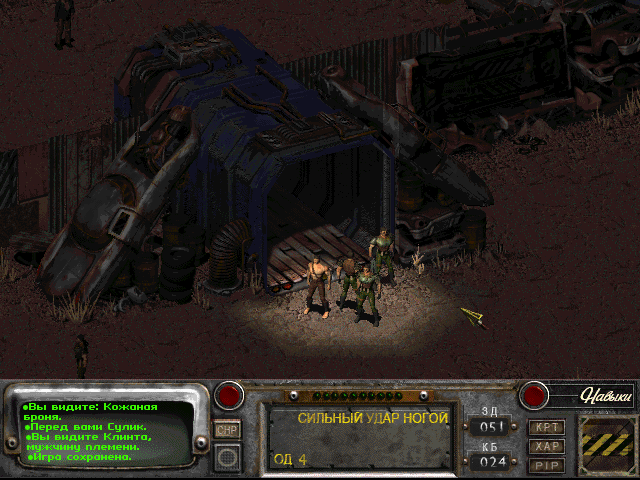Viewport: 640px width, 480px height.
Task: Open the PIP-Boy with PIP button
Action: point(547,465)
